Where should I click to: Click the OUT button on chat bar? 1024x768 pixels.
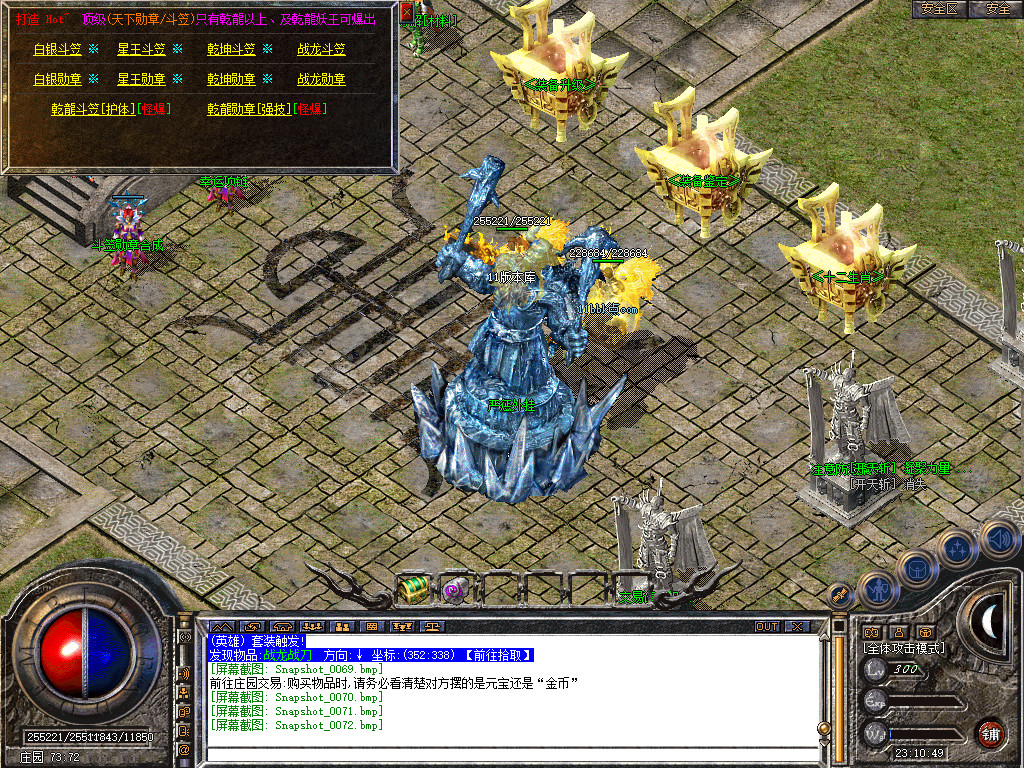(x=767, y=627)
